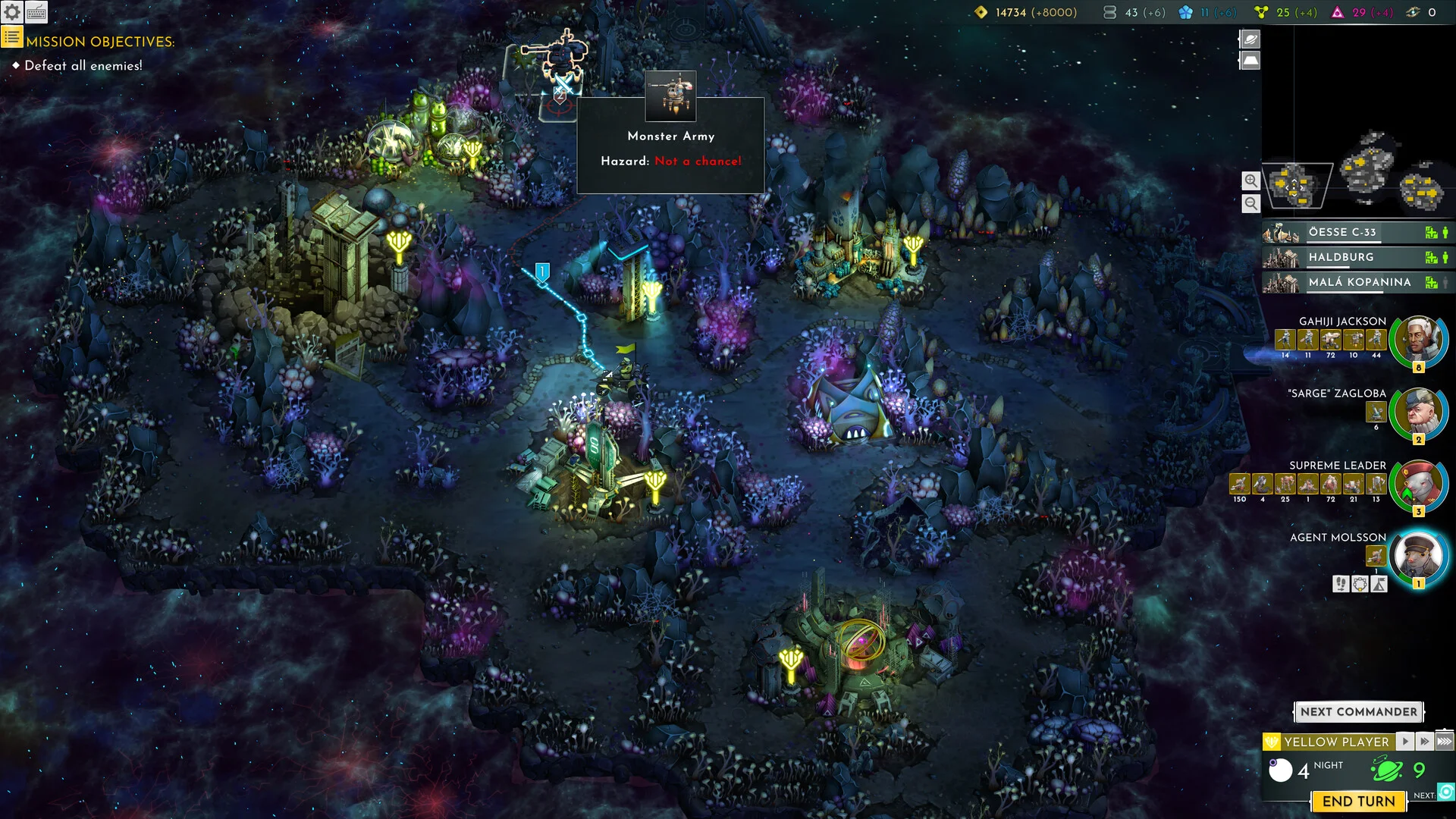Show the keyboard shortcuts panel
Screen dimensions: 1456x819
coord(36,12)
